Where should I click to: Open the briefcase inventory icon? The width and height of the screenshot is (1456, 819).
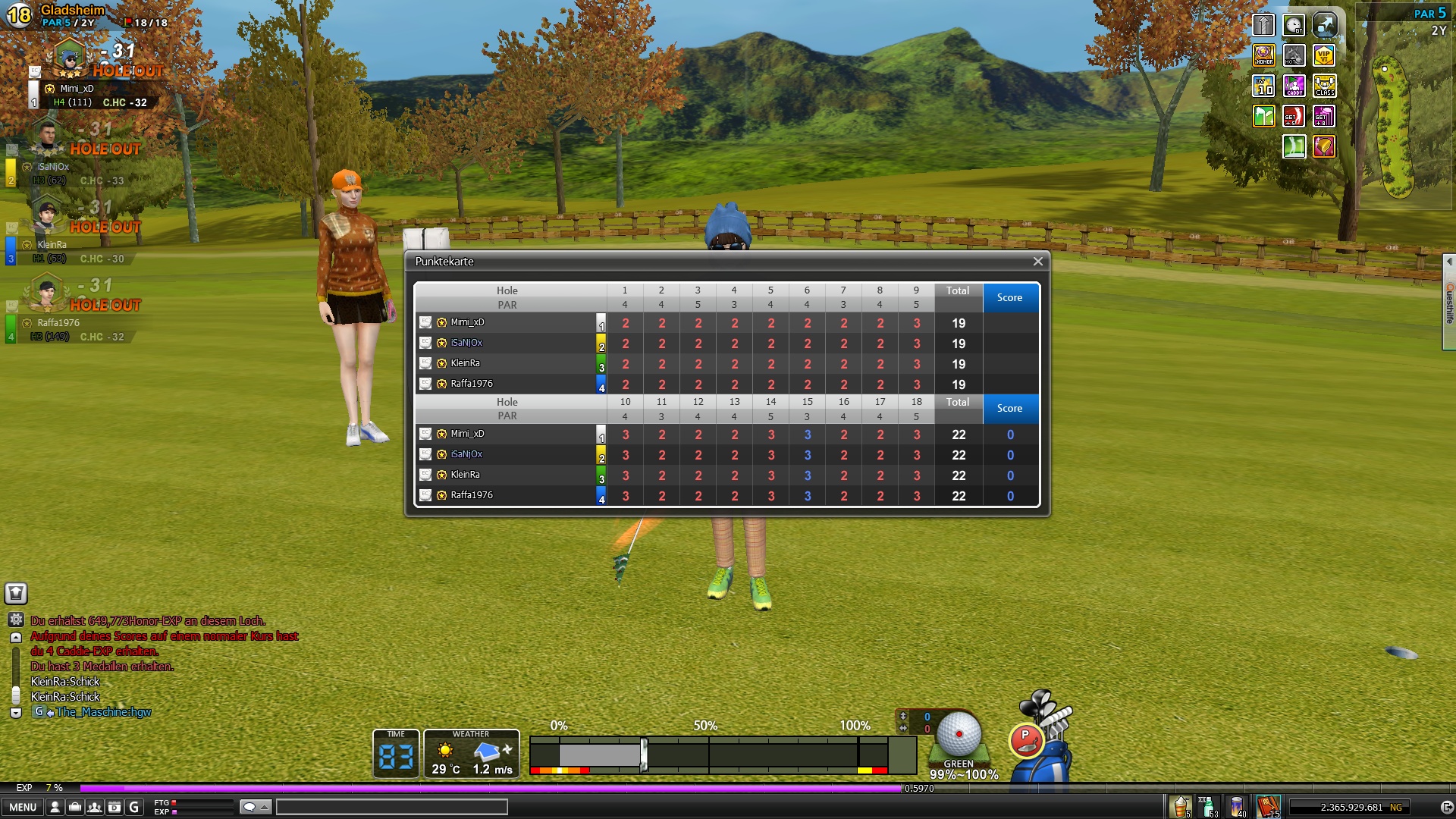click(x=75, y=807)
